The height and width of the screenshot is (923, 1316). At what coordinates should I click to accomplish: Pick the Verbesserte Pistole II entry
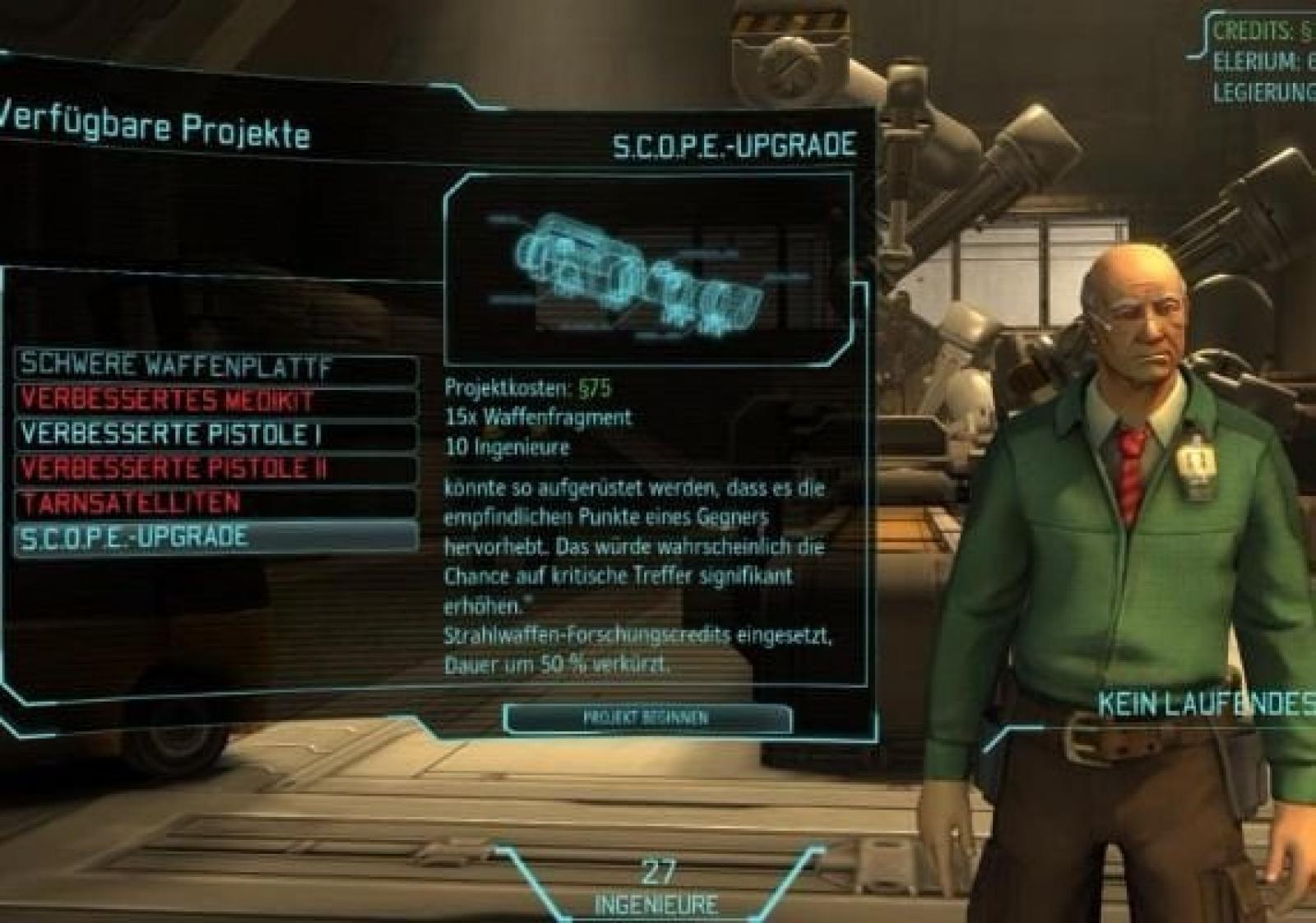point(215,469)
